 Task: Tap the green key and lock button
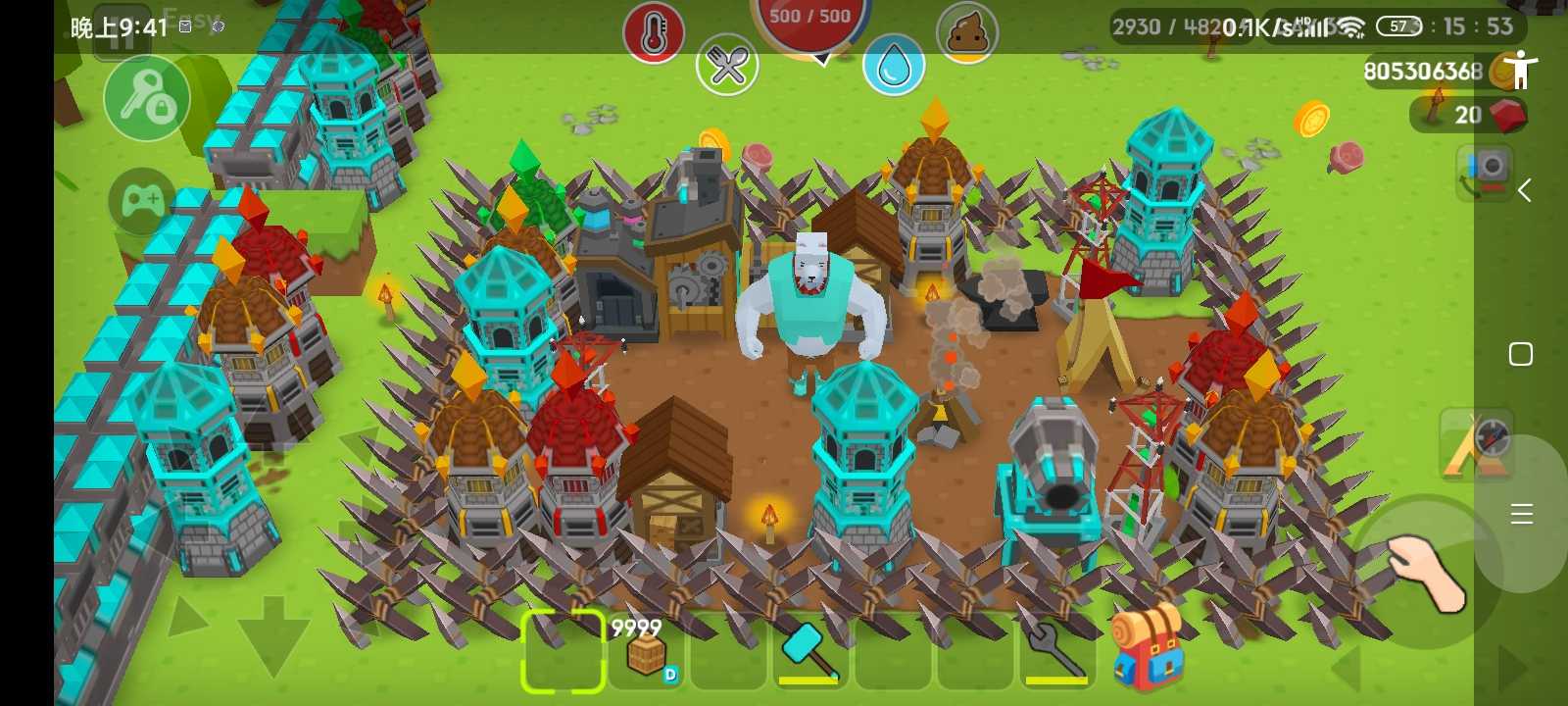(147, 99)
